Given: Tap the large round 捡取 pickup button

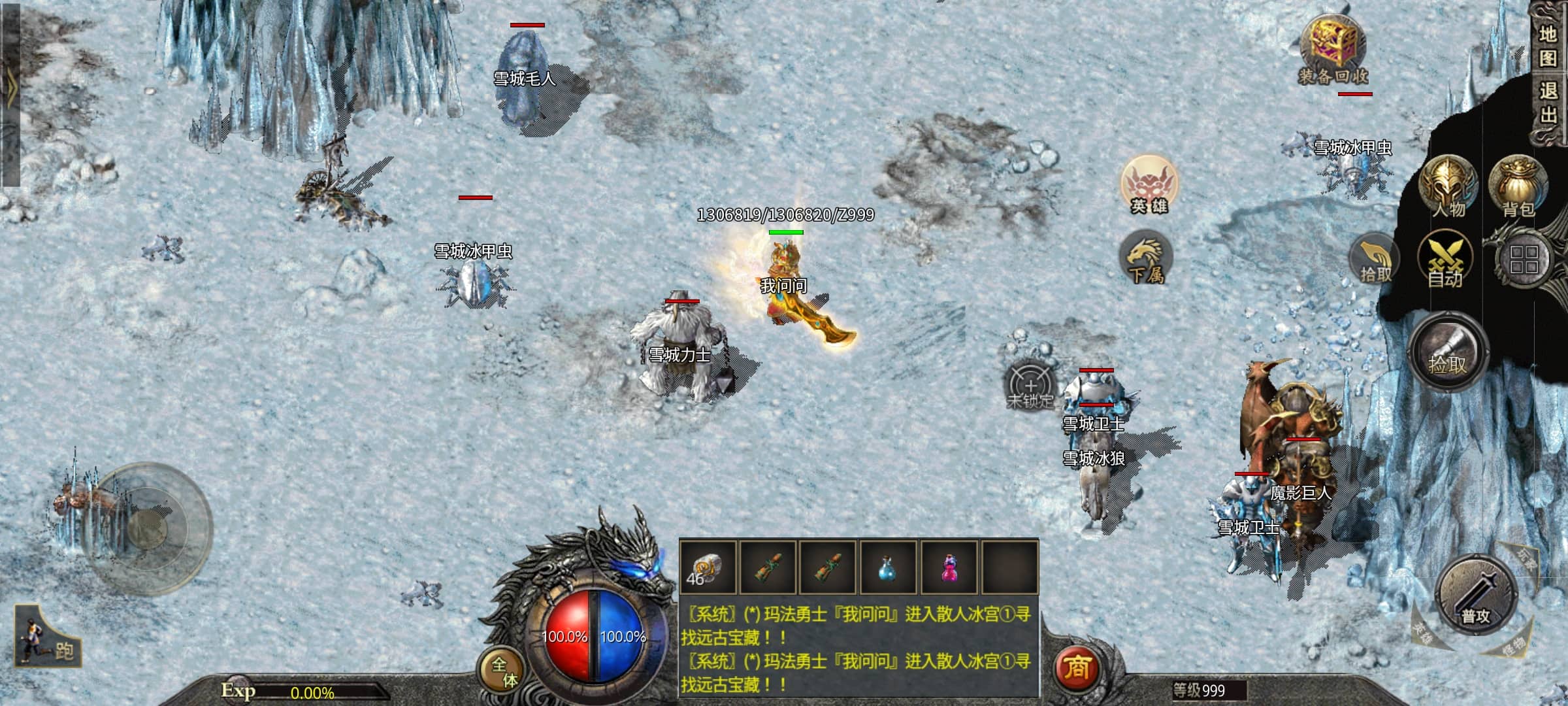Looking at the screenshot, I should pyautogui.click(x=1448, y=353).
